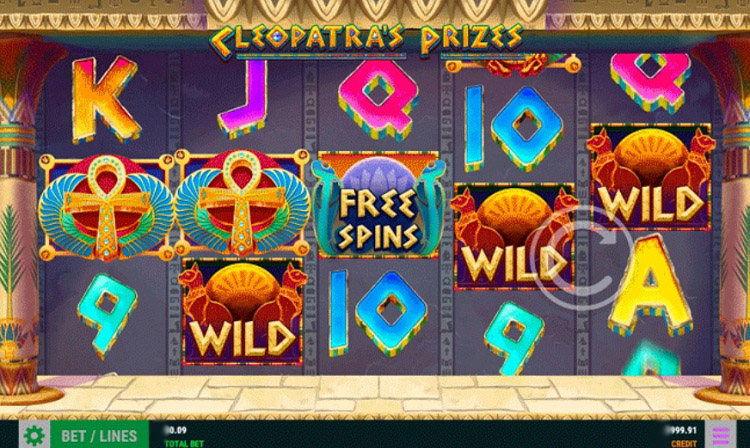The image size is (750, 448).
Task: Open the green gear settings
Action: (35, 435)
